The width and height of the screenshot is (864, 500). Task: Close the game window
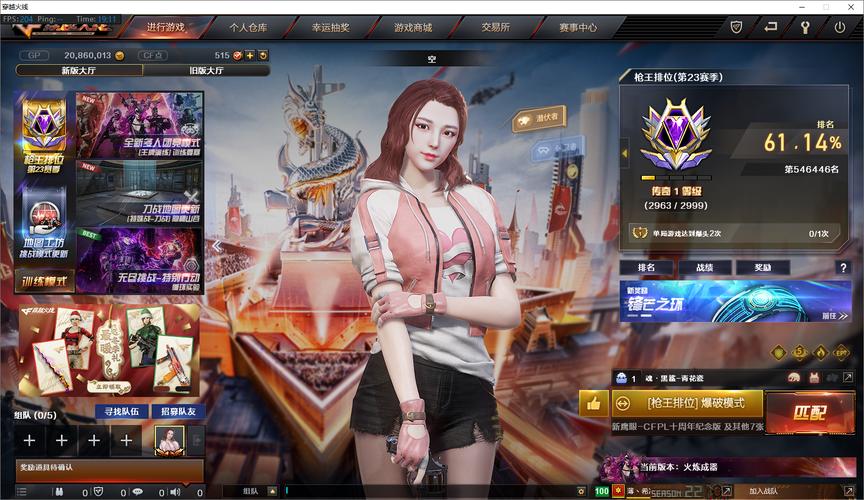(x=852, y=6)
